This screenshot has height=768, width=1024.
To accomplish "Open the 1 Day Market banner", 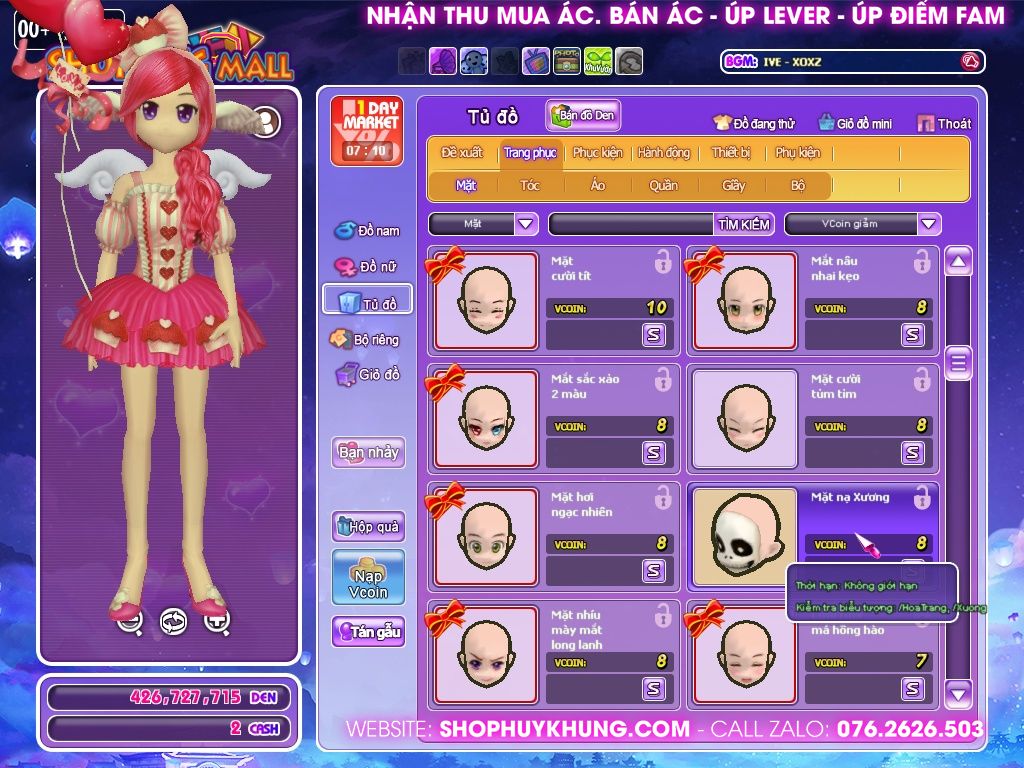I will coord(367,131).
